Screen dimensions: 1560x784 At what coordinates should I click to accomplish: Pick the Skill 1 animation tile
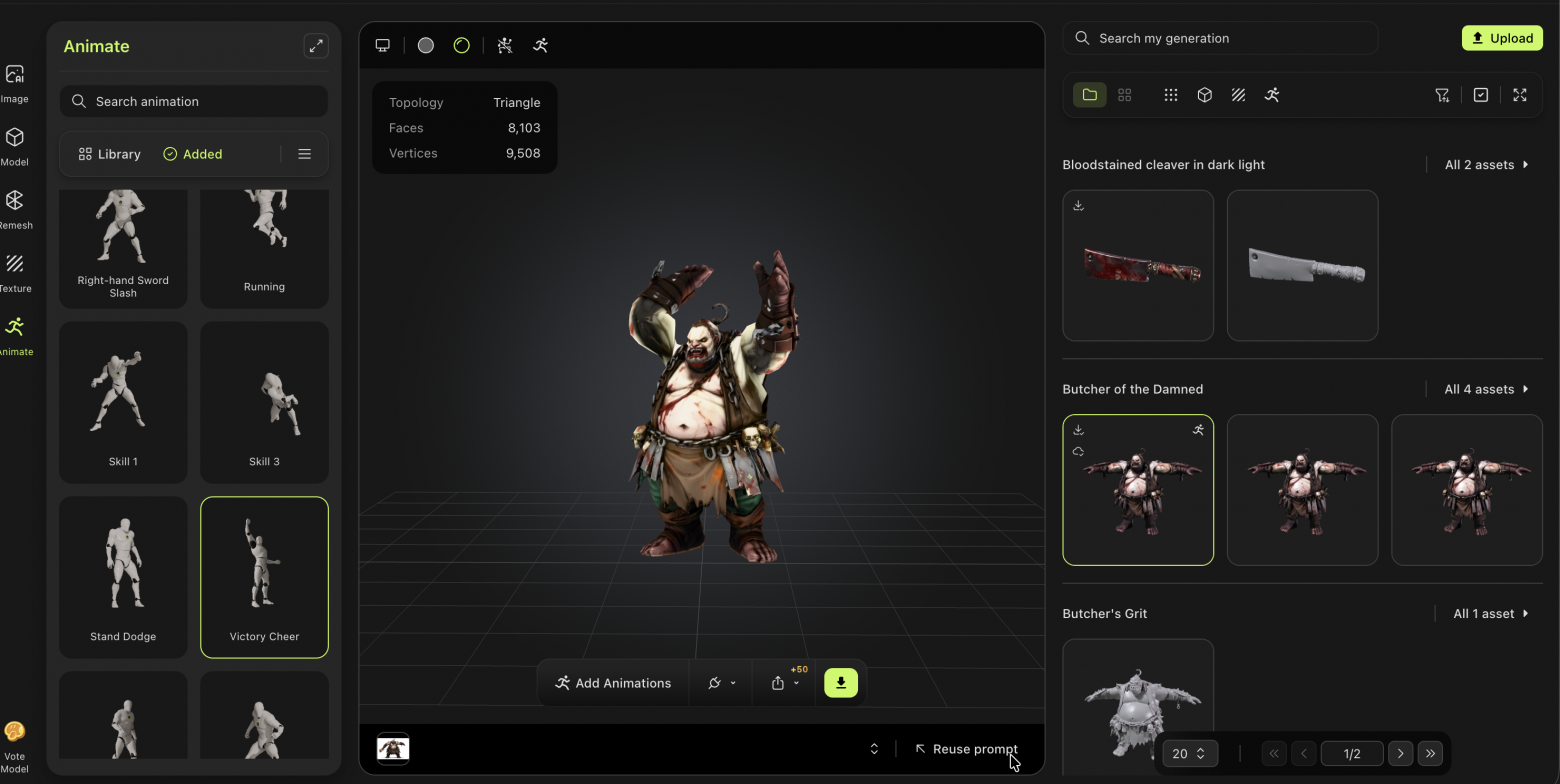(x=123, y=402)
